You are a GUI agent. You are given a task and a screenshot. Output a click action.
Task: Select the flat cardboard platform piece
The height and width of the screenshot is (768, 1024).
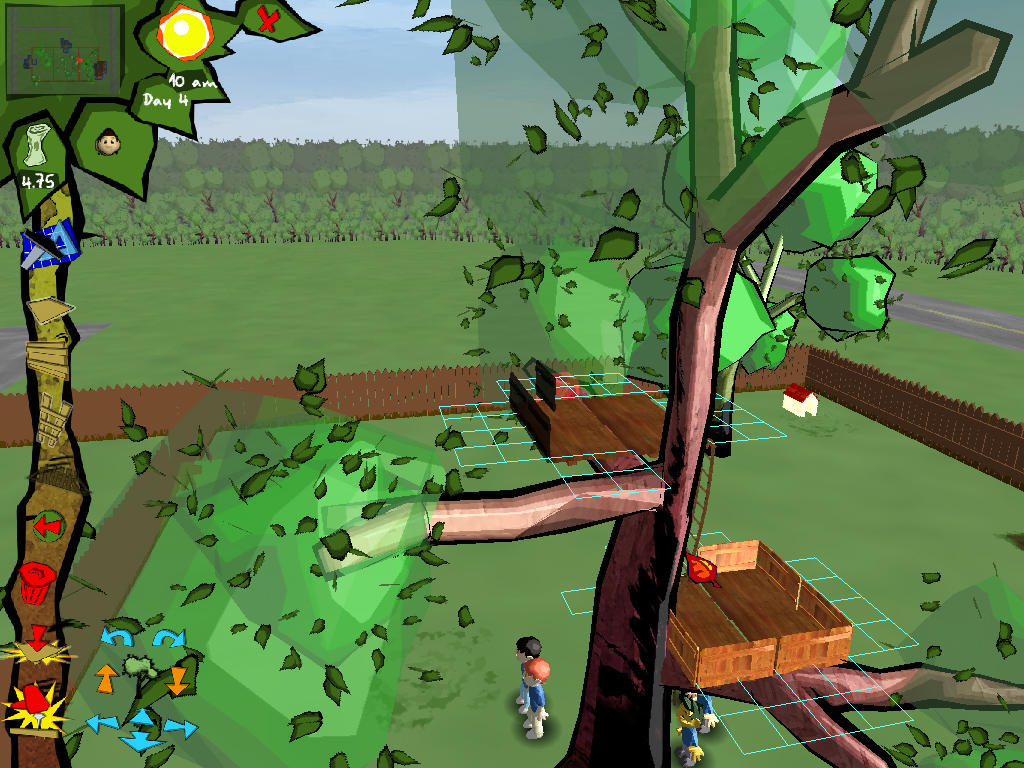tap(50, 309)
